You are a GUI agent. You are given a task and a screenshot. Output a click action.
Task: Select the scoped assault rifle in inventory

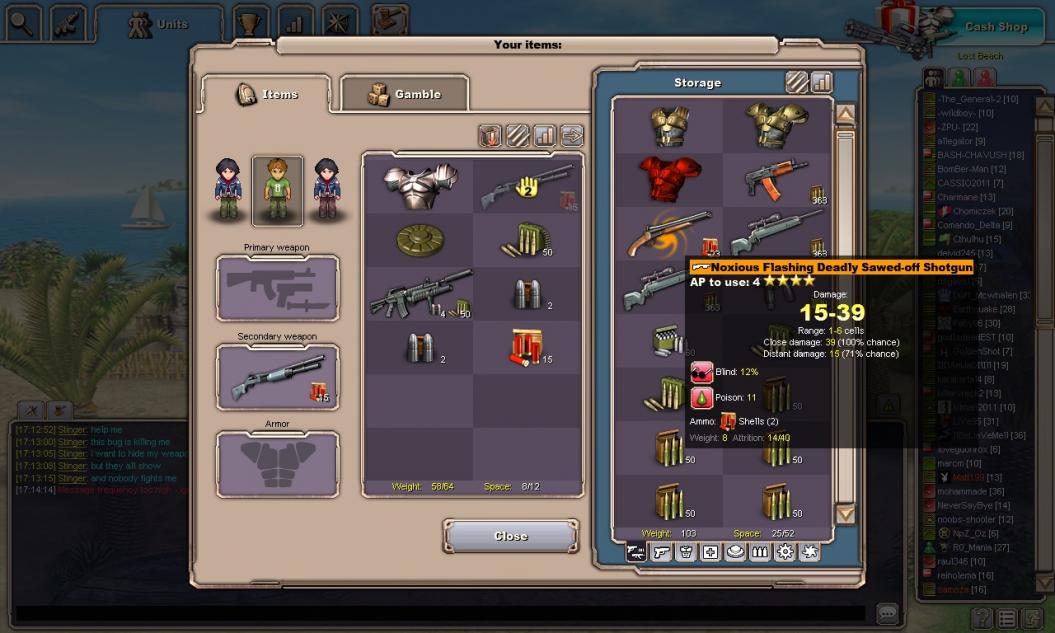[x=420, y=294]
